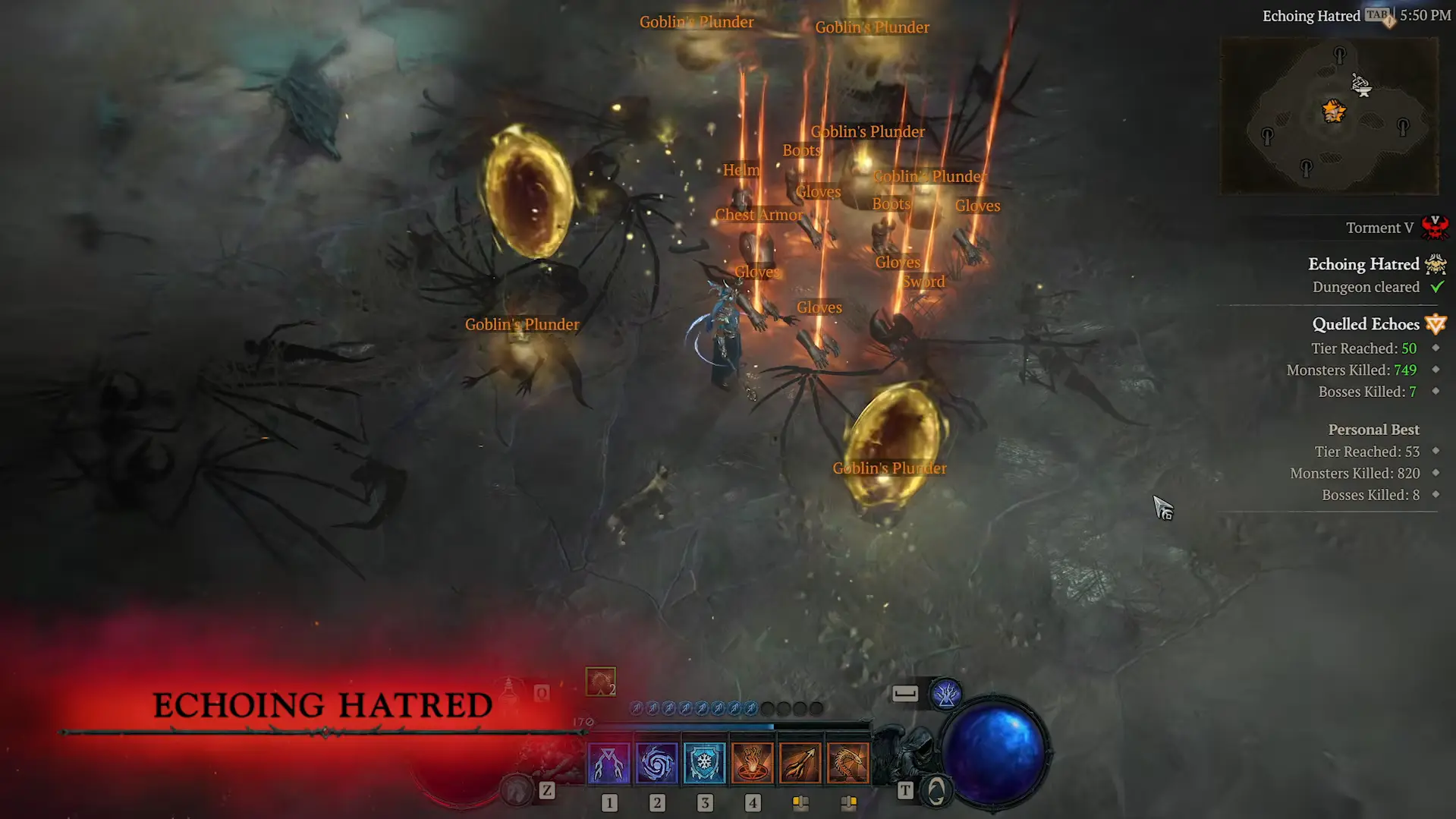Click the ultimate skill icon near the bracket keybind
Screen dimensions: 1456x819
pyautogui.click(x=946, y=693)
